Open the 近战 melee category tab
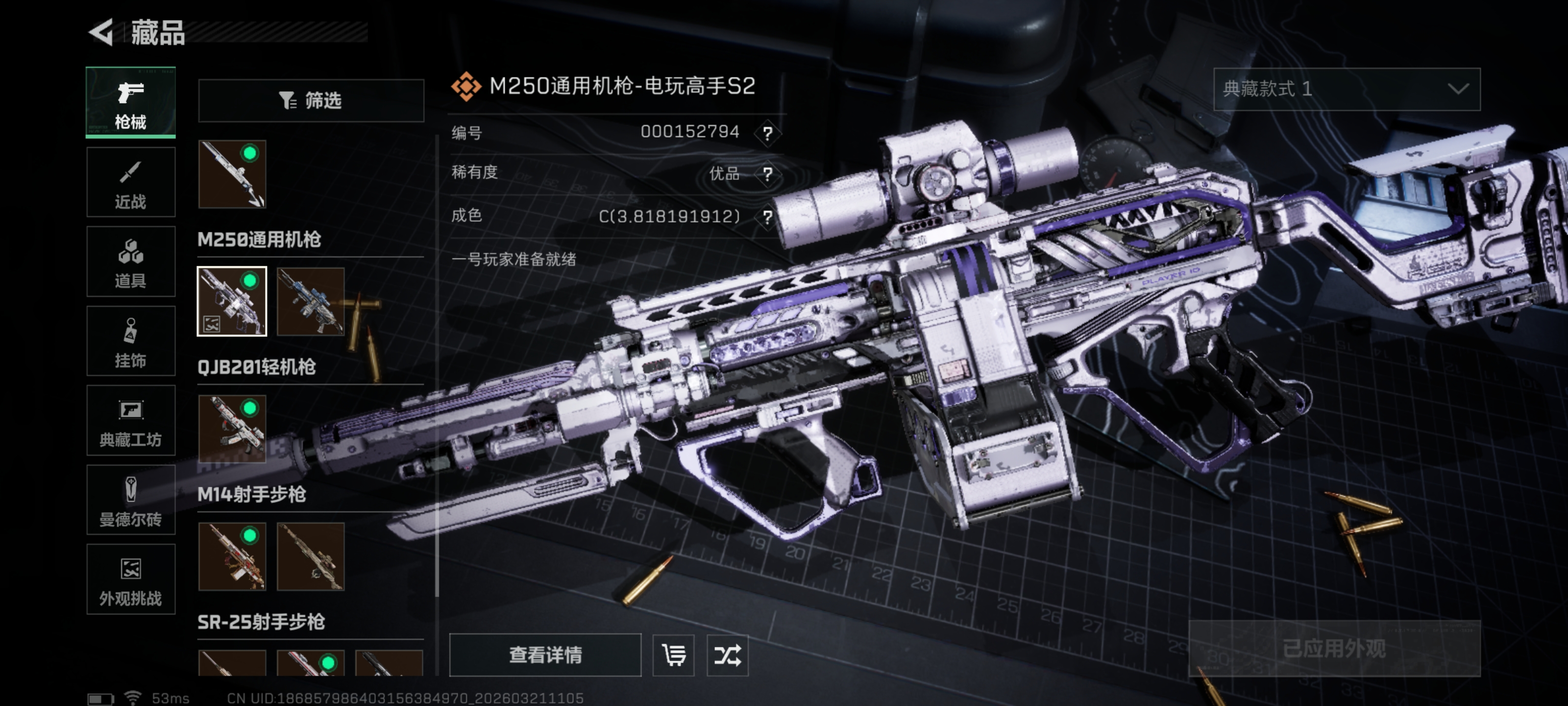The height and width of the screenshot is (706, 1568). click(x=130, y=182)
